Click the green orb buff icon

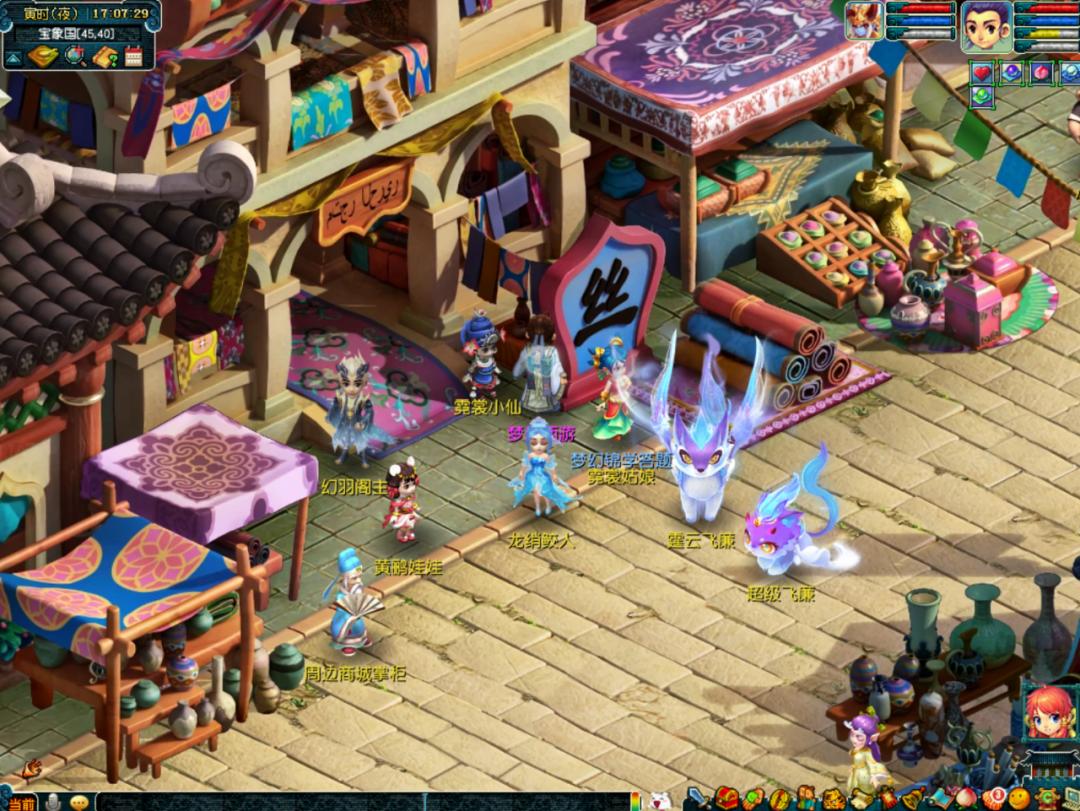[x=982, y=96]
